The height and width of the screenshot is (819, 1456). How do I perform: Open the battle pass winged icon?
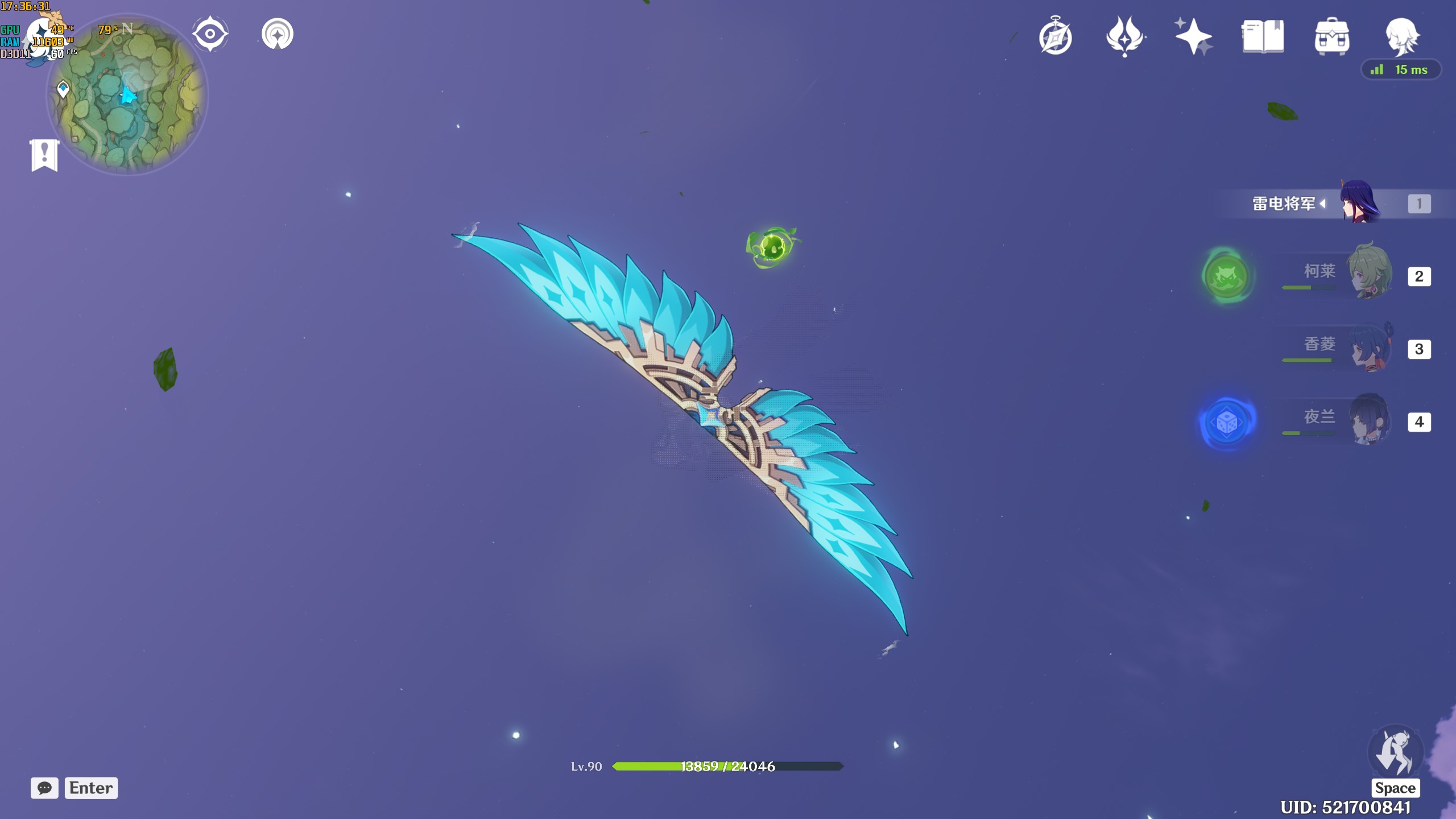1124,36
